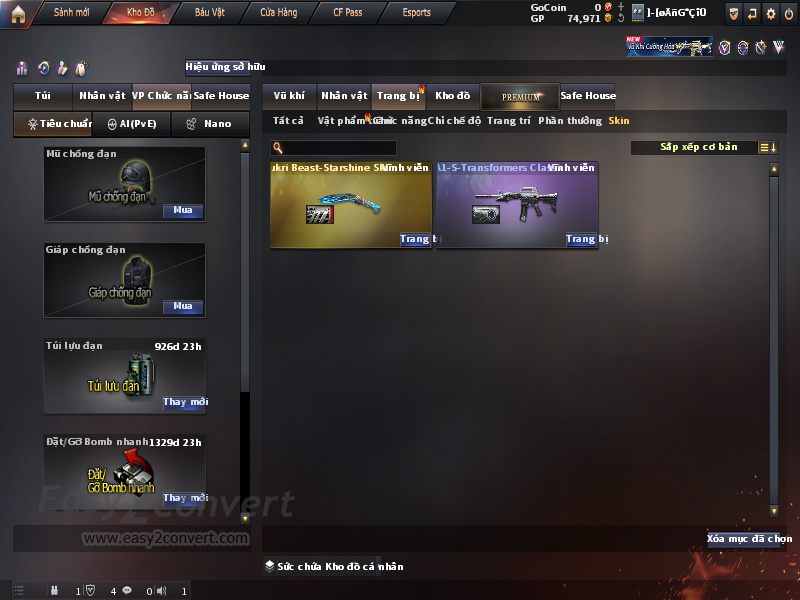Renew the Túi lựu đạn item
Viewport: 800px width, 600px height.
[x=184, y=403]
